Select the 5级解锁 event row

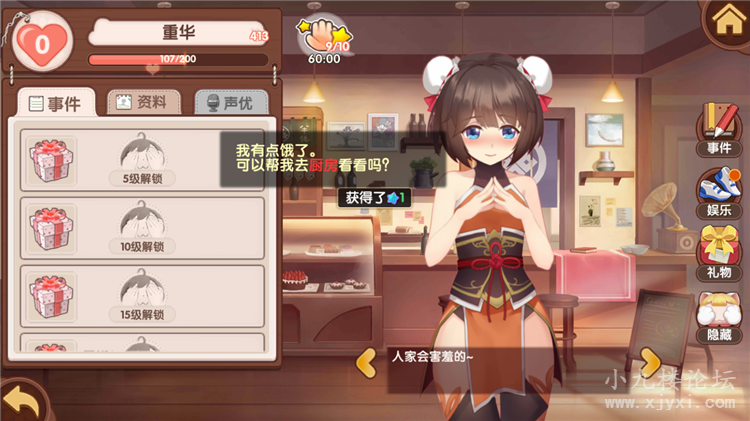coord(142,160)
